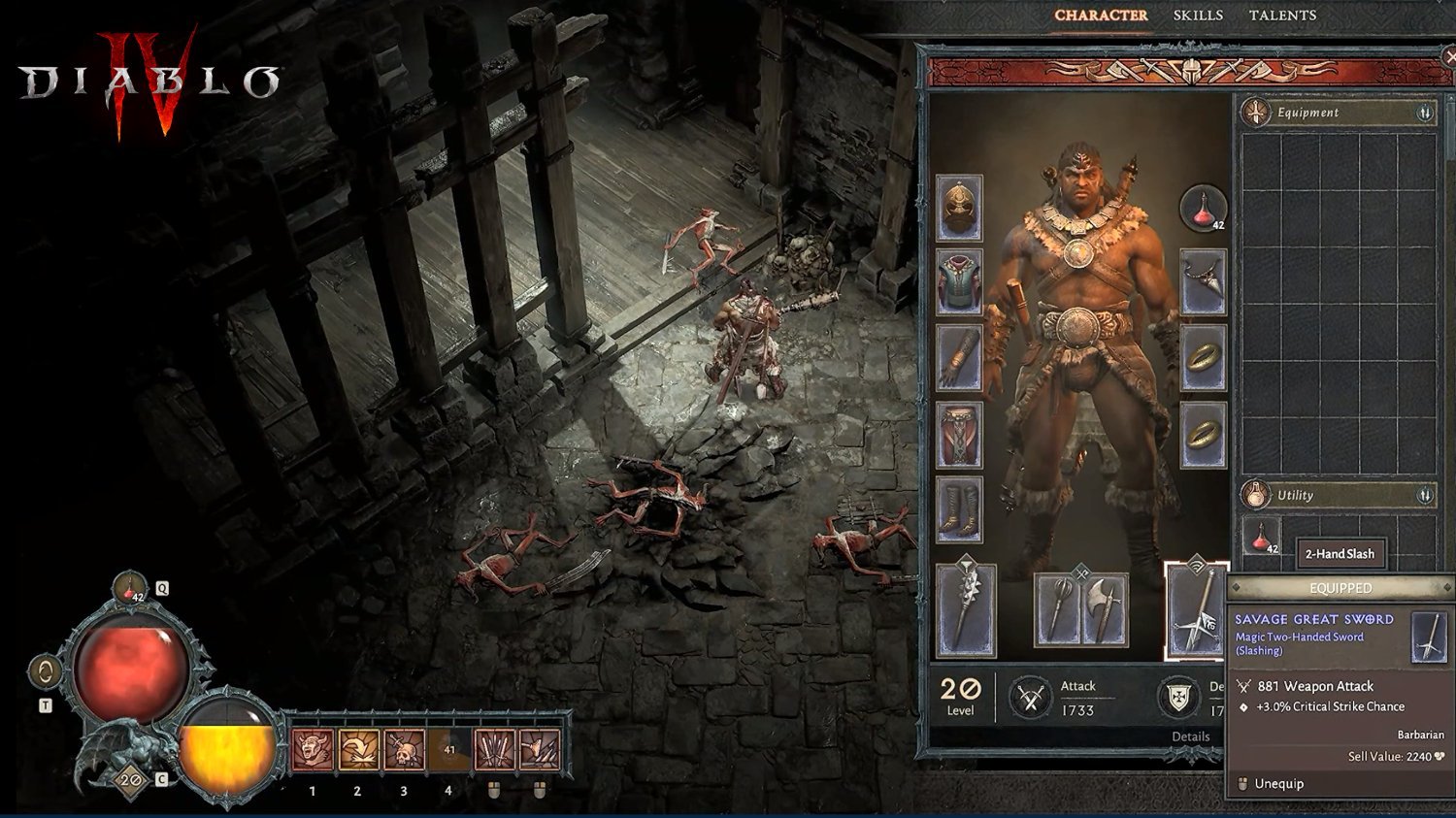Viewport: 1456px width, 818px height.
Task: Activate the shouting horned face skill
Action: (313, 750)
